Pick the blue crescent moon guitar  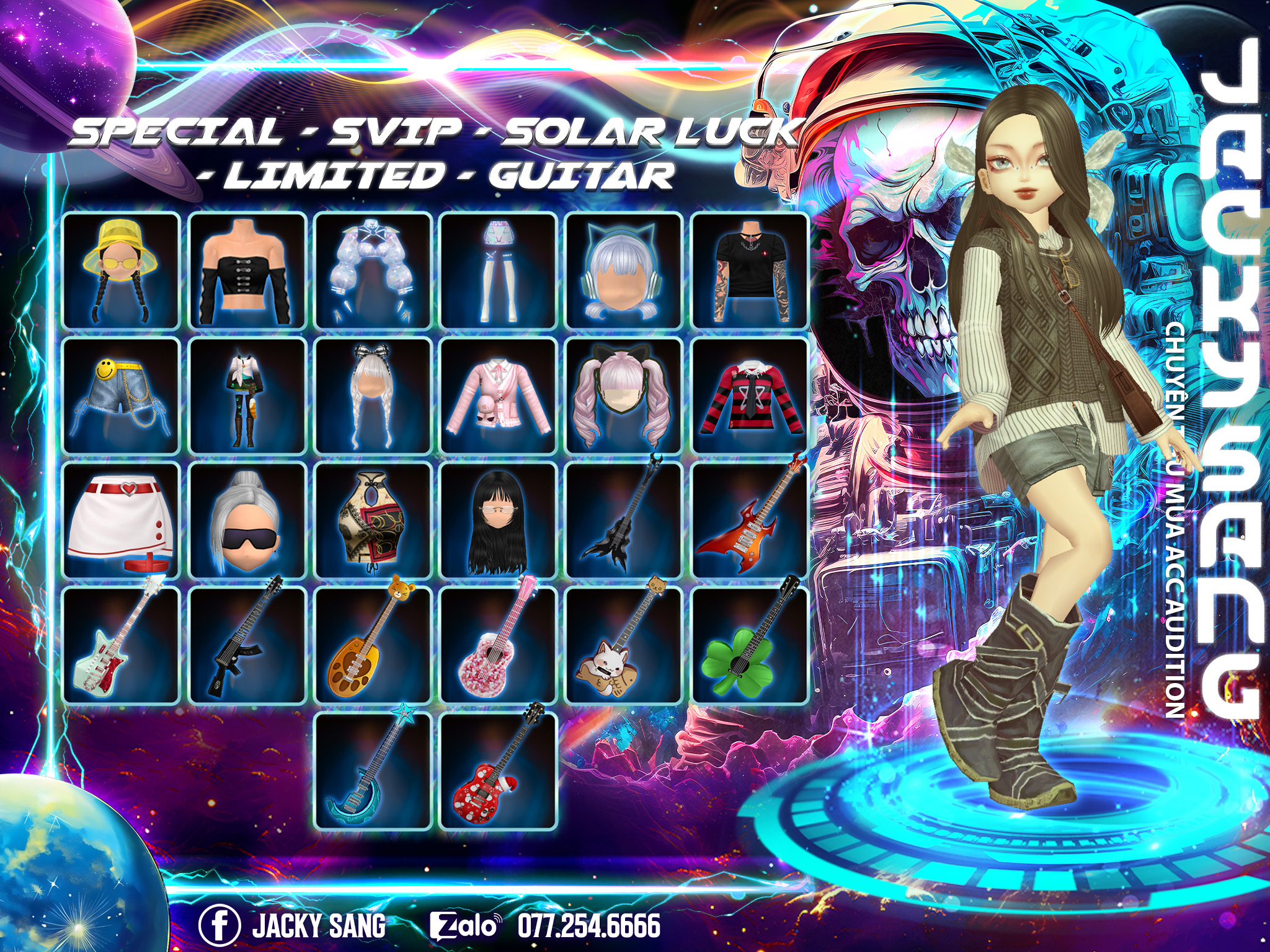373,770
